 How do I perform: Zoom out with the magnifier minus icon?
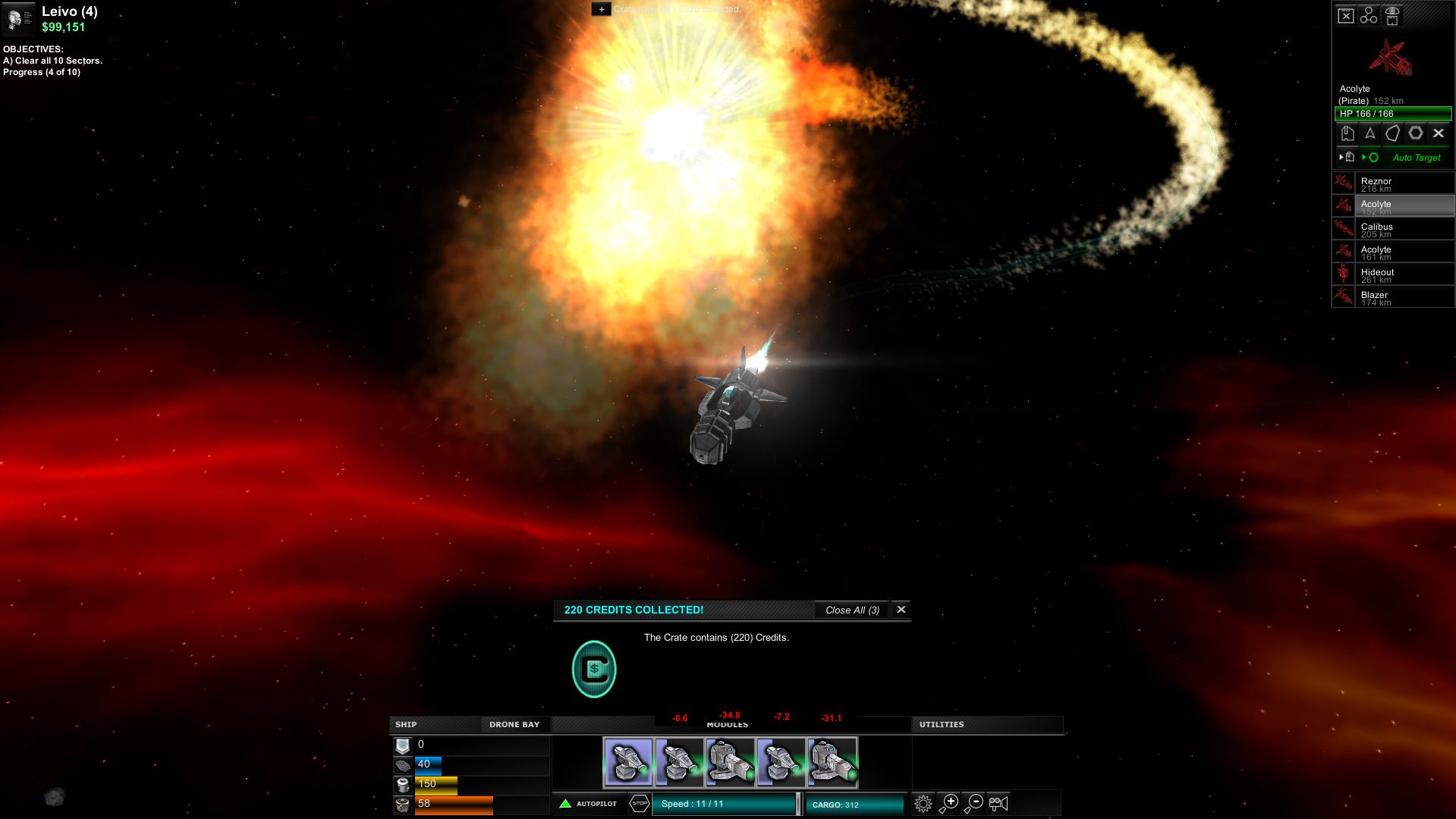pyautogui.click(x=976, y=802)
